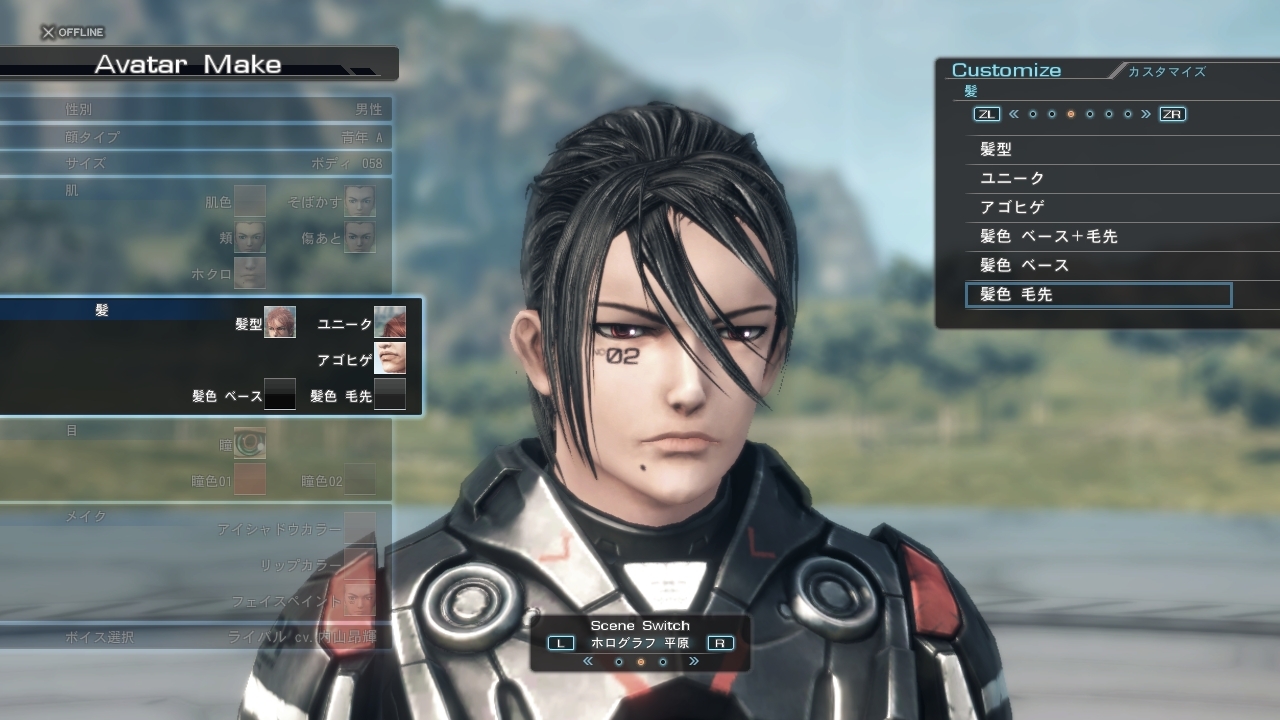Click the 髪型 hairstyle thumbnail in left panel
This screenshot has height=720, width=1280.
click(x=280, y=322)
